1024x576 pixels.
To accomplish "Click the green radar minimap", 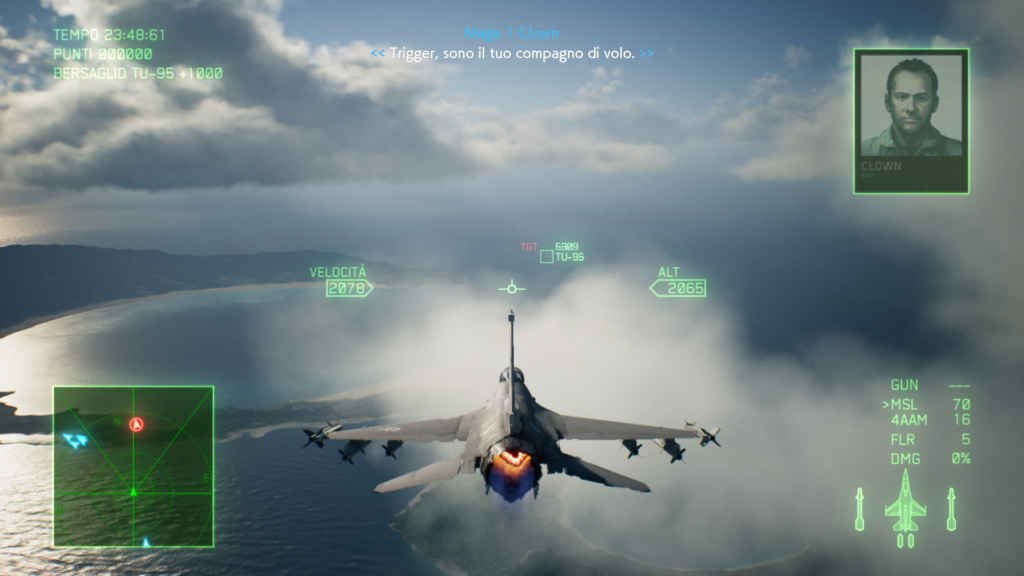I will (133, 466).
